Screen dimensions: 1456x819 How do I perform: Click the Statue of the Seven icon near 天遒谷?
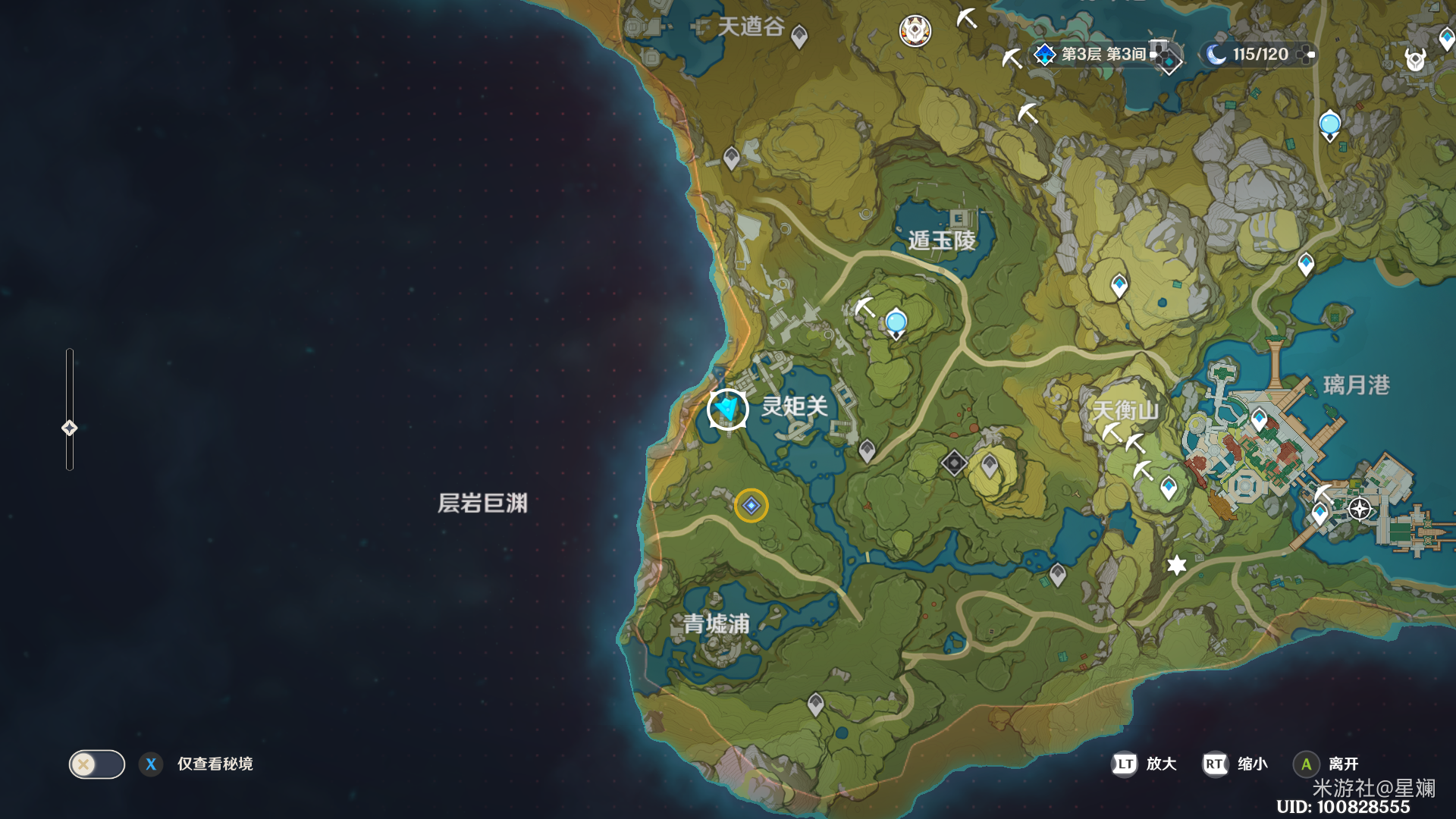[915, 32]
